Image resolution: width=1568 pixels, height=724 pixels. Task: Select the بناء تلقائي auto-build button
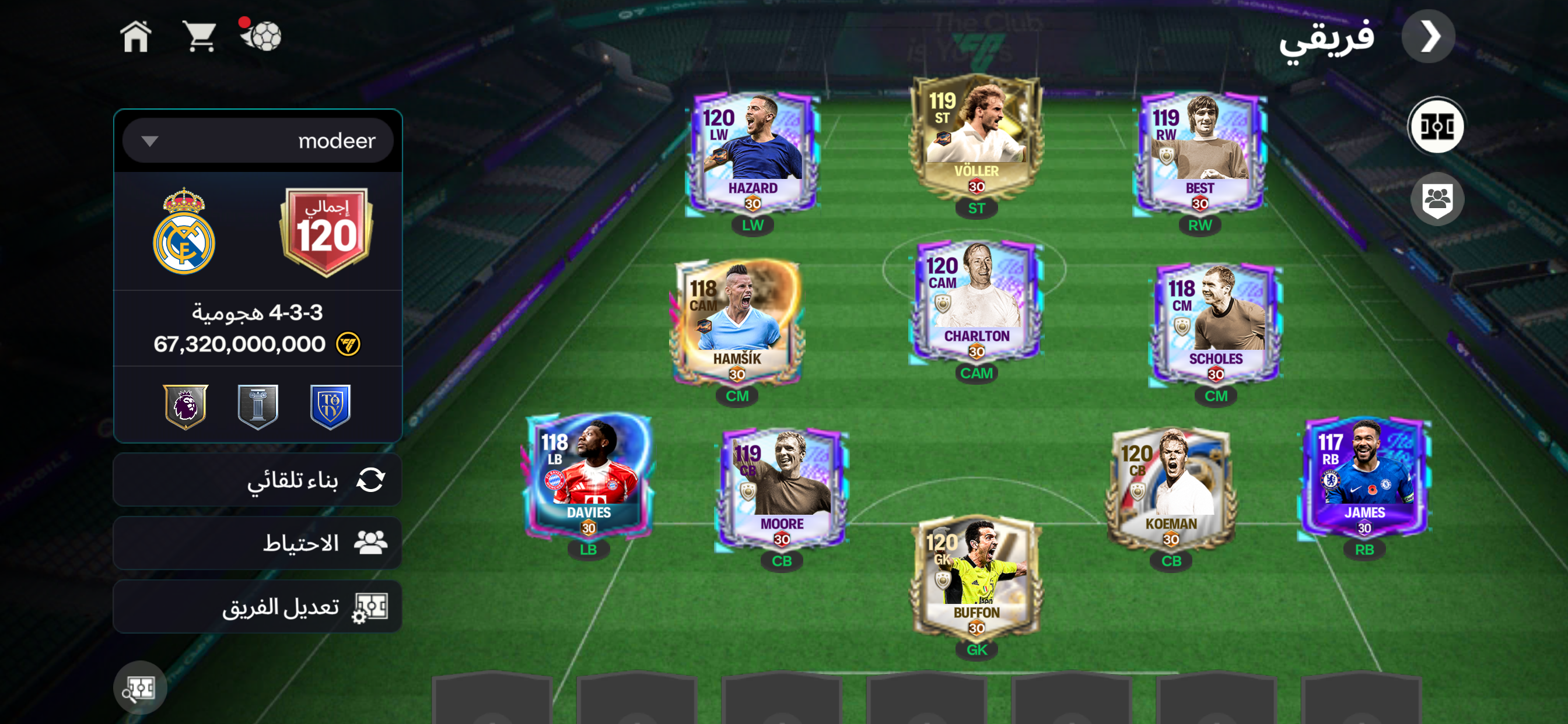pyautogui.click(x=257, y=480)
